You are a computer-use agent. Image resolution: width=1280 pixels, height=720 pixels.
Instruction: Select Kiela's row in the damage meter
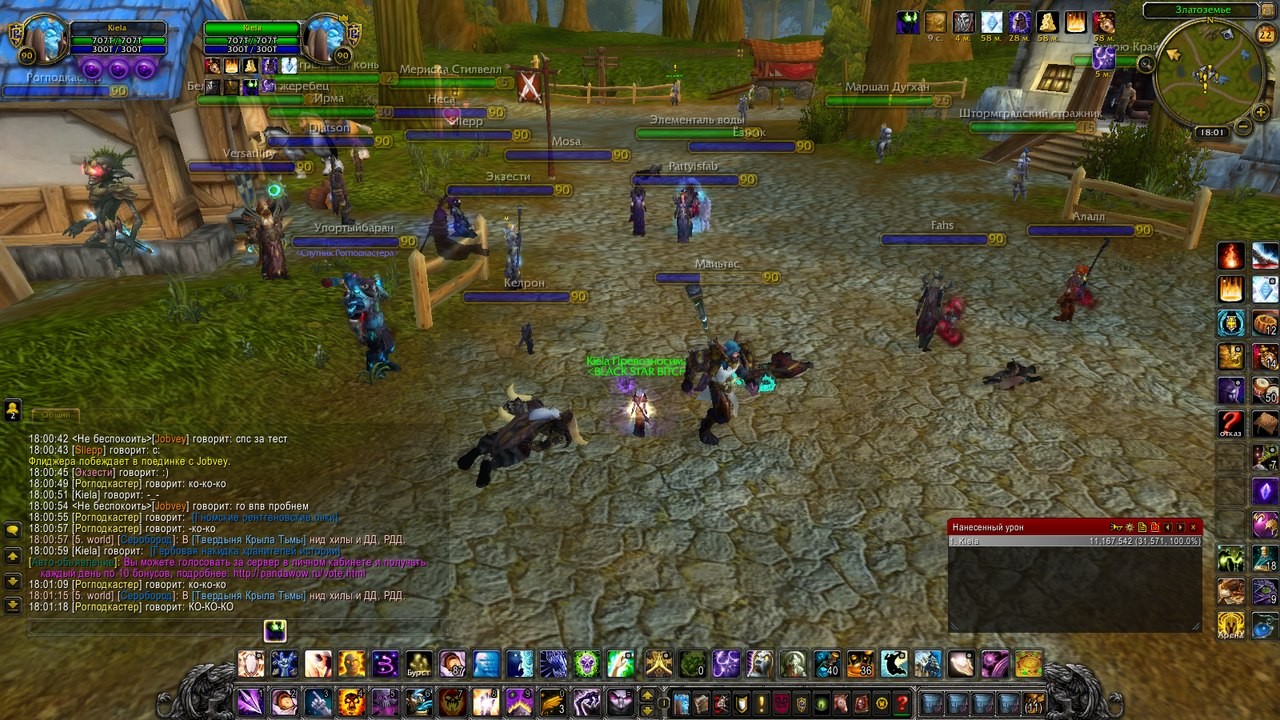[1074, 541]
